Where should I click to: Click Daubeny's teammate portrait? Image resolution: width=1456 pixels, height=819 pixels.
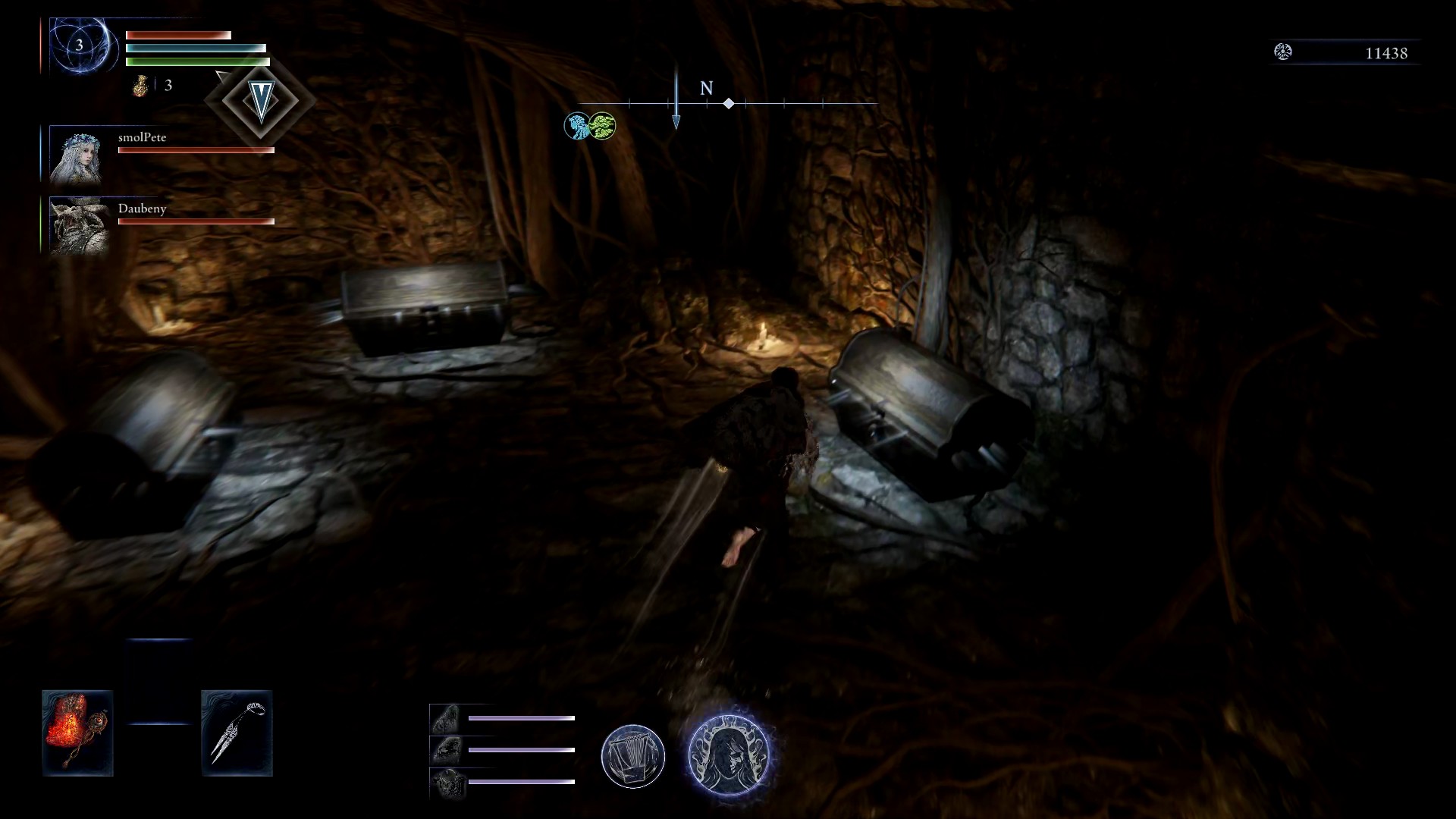[x=76, y=226]
